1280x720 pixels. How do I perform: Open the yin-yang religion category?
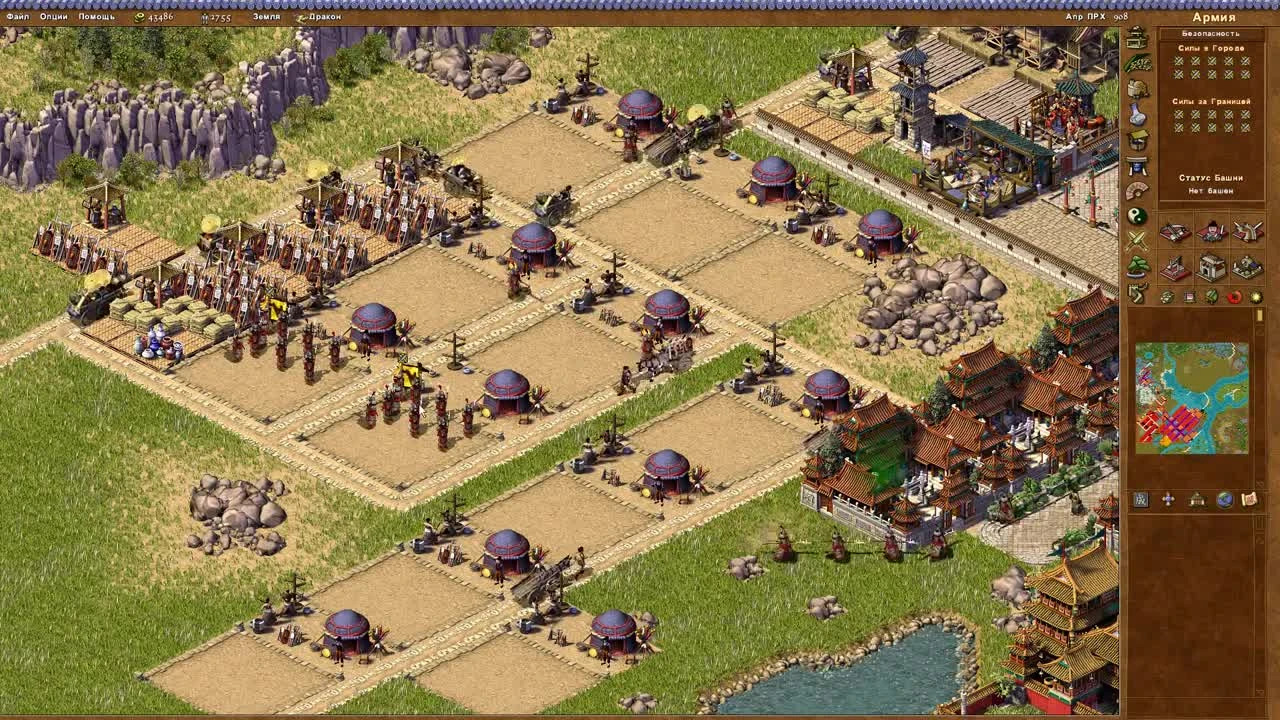point(1135,213)
